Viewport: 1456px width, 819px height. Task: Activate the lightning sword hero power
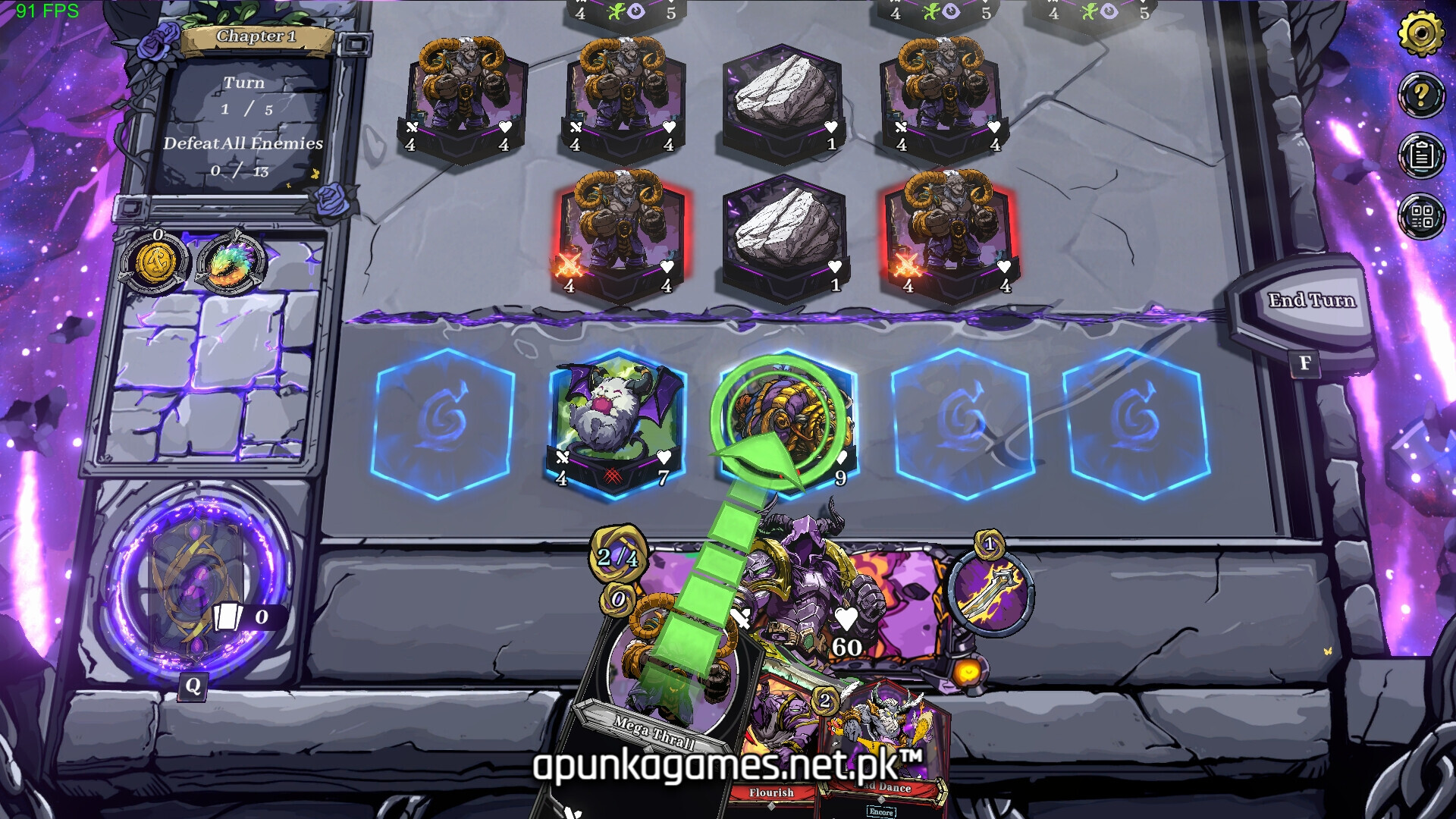tap(990, 591)
